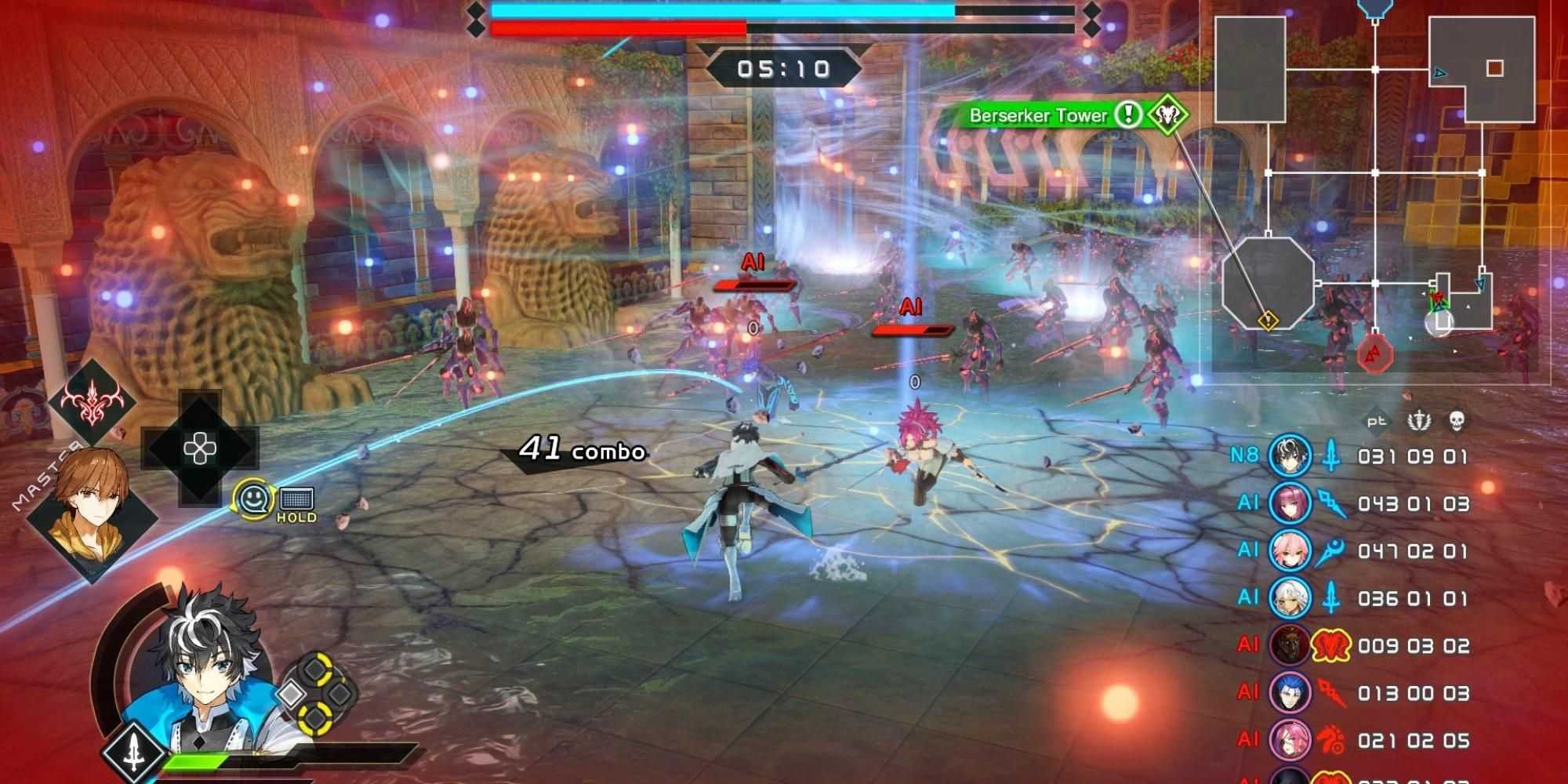Select the brown-haired Master portrait
Screen dimensions: 1568x784
point(89,499)
